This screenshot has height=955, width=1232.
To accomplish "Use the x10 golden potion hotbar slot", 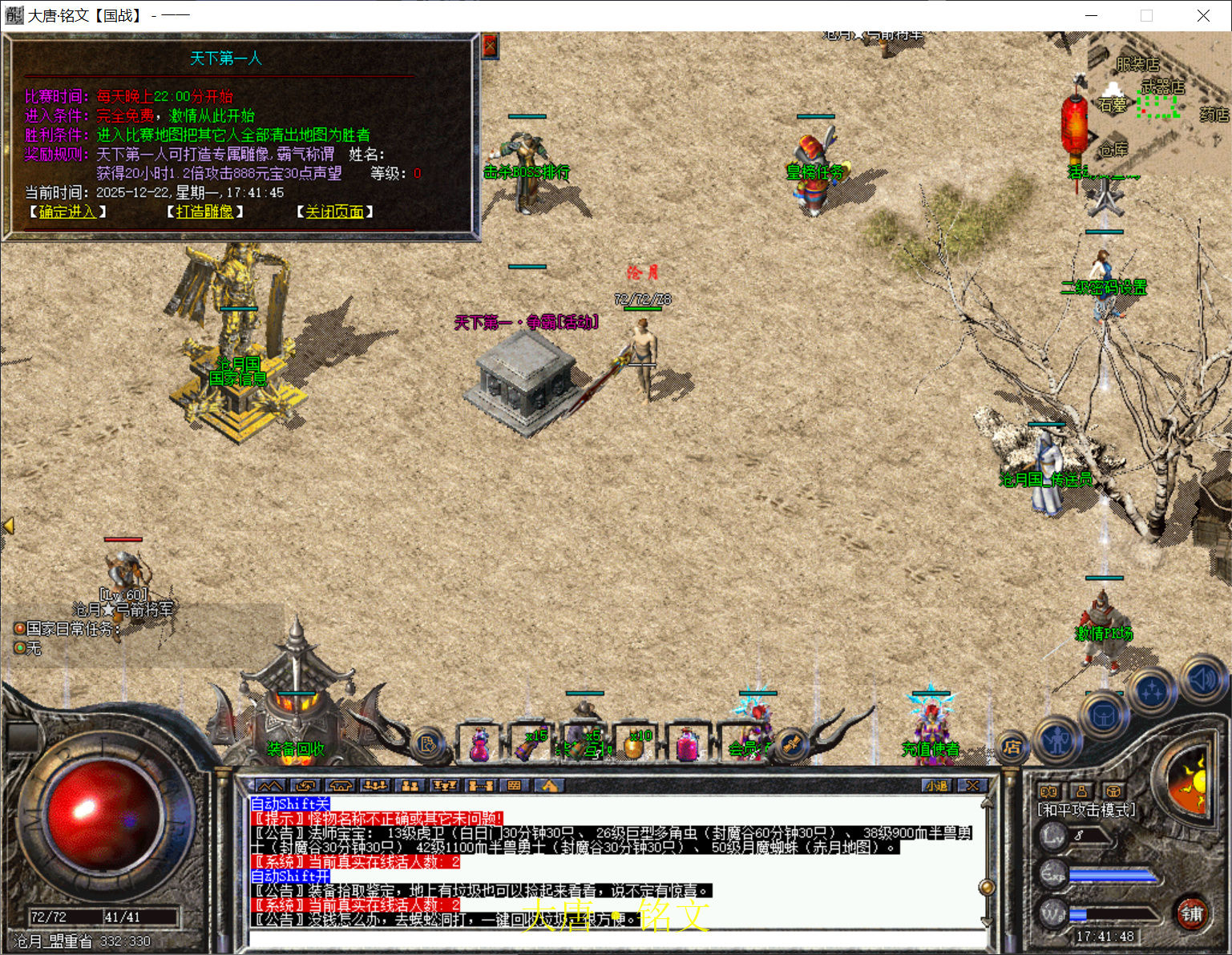I will (635, 743).
